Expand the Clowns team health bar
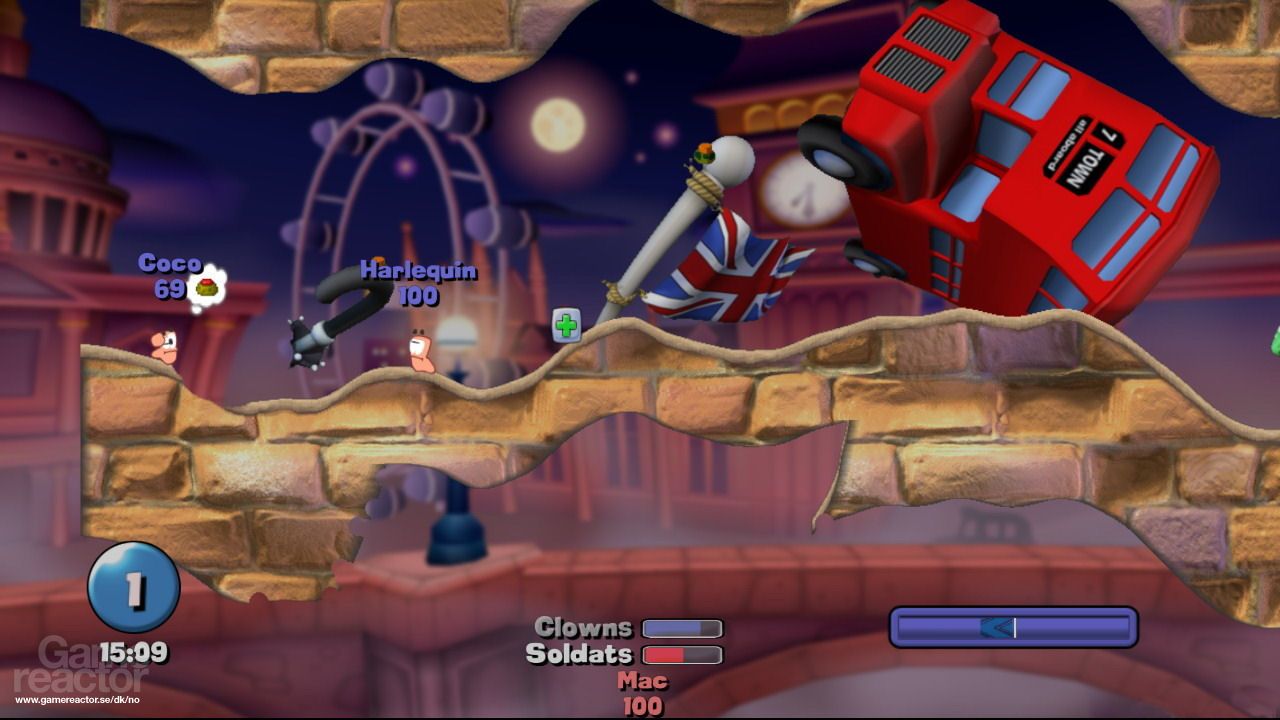This screenshot has height=720, width=1280. coord(683,628)
